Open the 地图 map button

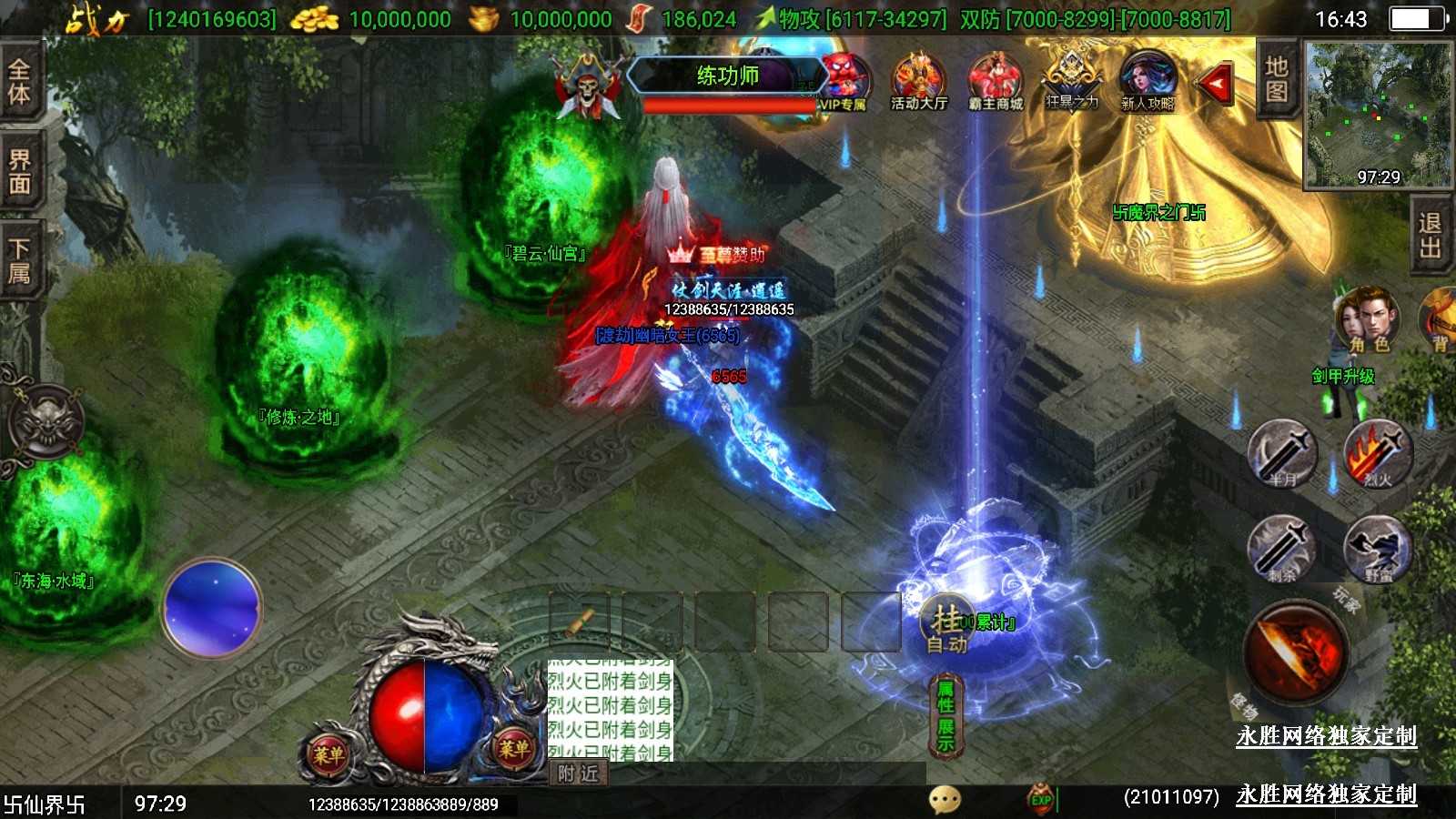[1276, 80]
